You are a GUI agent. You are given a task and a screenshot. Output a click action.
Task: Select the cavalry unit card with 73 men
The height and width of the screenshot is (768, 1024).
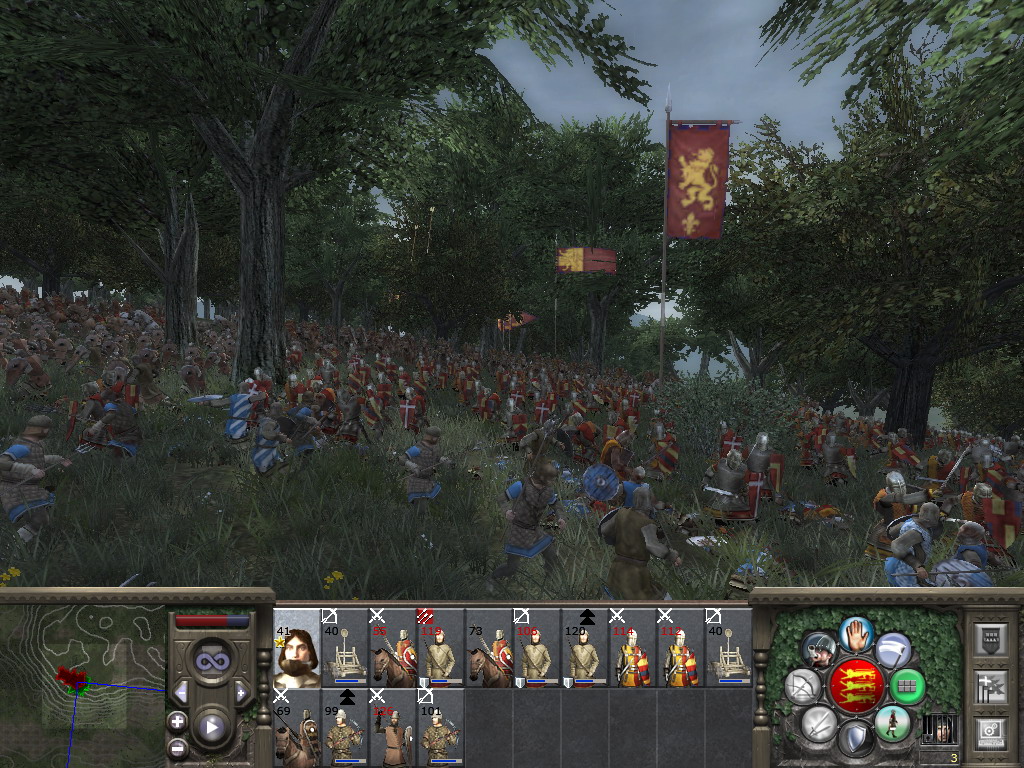[x=489, y=648]
